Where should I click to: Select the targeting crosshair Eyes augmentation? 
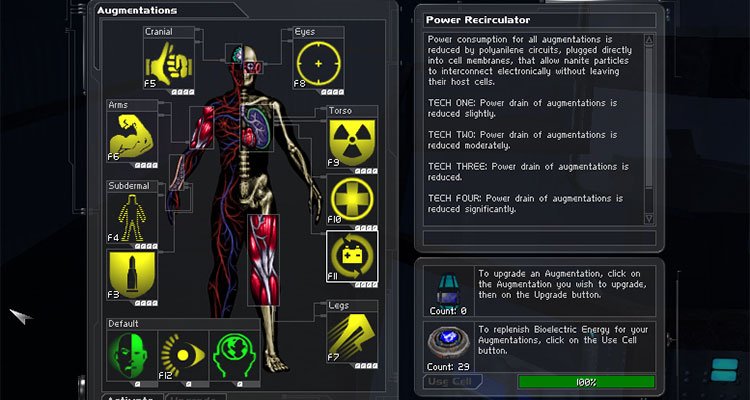[319, 62]
